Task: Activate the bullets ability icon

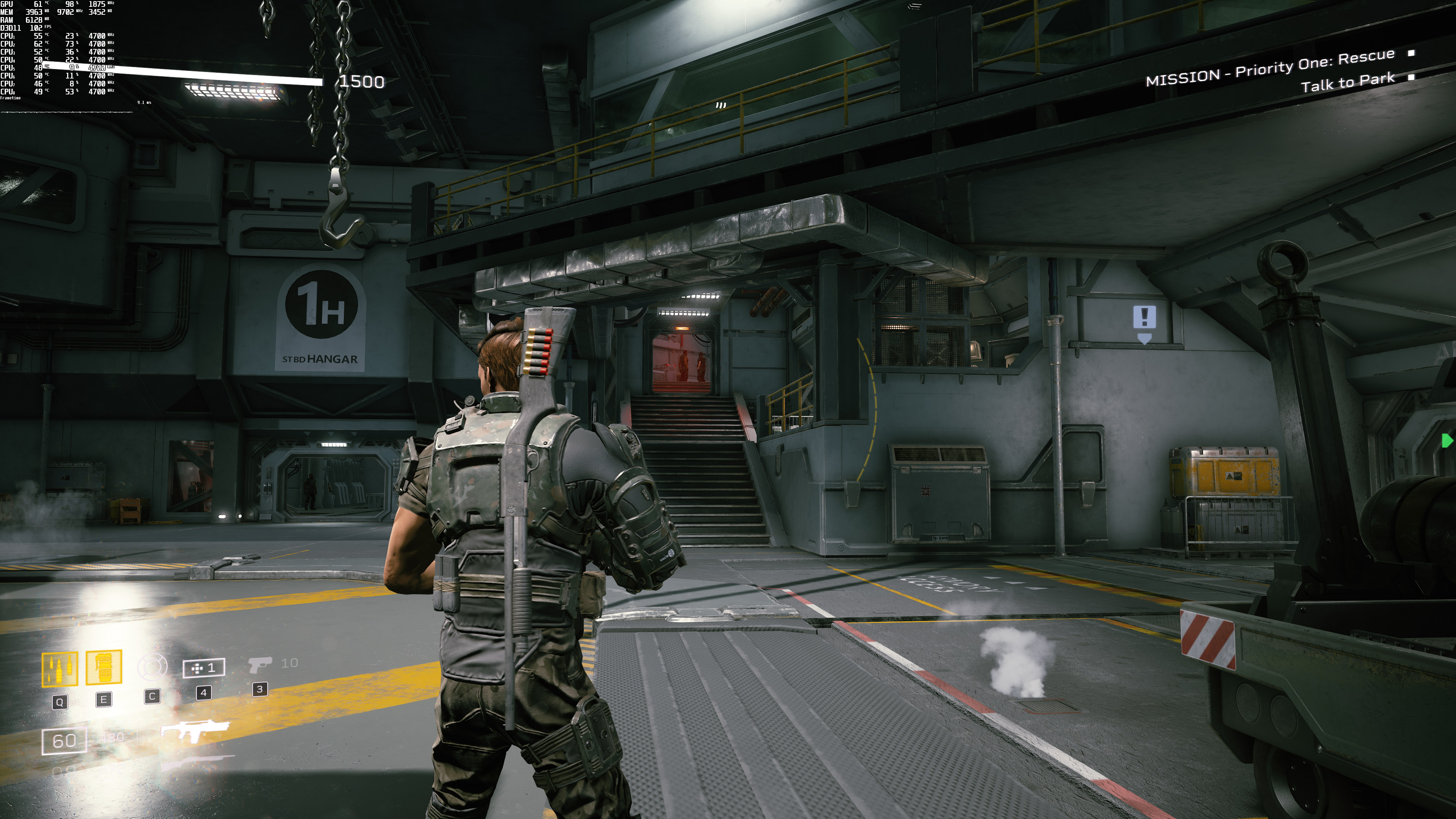Action: (x=60, y=669)
